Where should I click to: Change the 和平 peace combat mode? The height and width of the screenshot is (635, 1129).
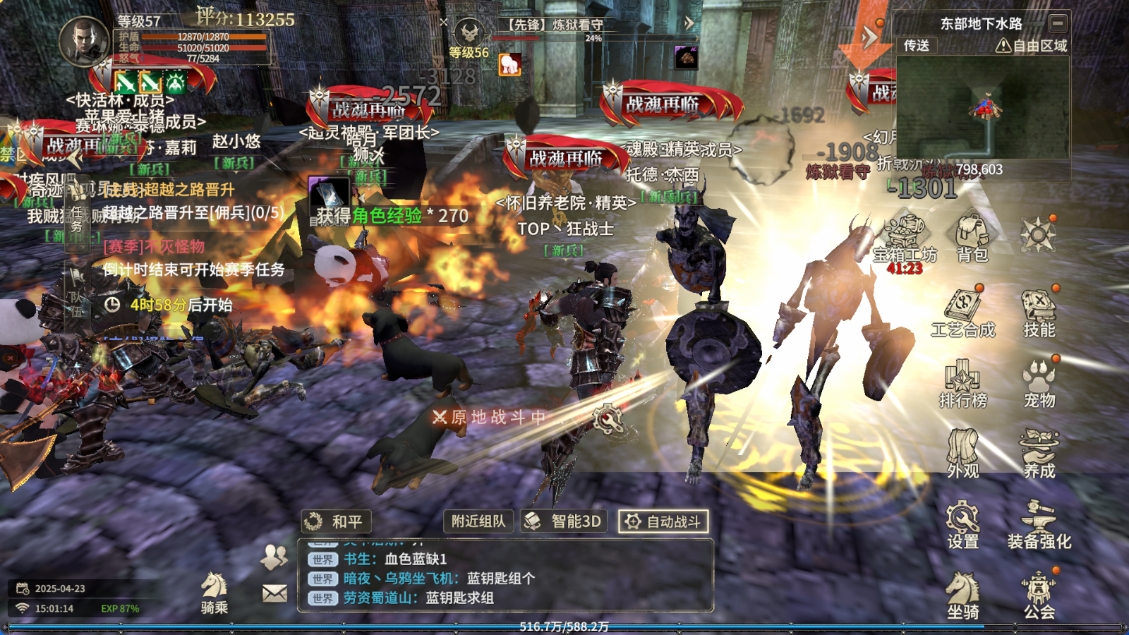pyautogui.click(x=337, y=521)
